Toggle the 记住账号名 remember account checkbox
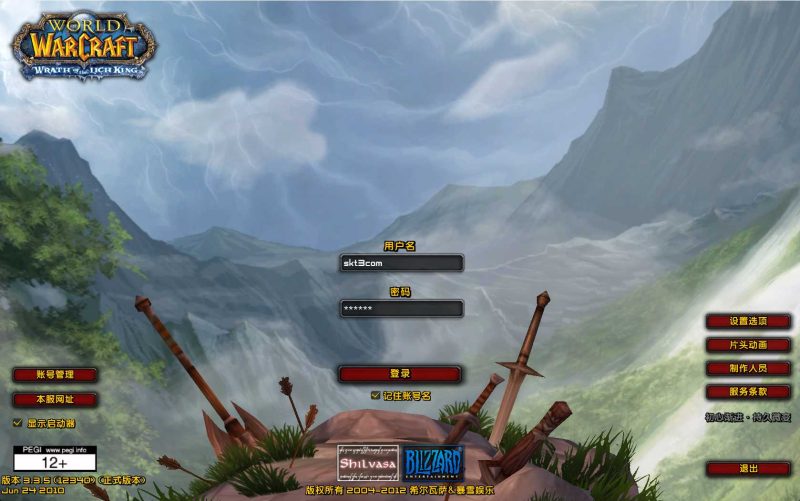This screenshot has height=501, width=800. click(375, 395)
